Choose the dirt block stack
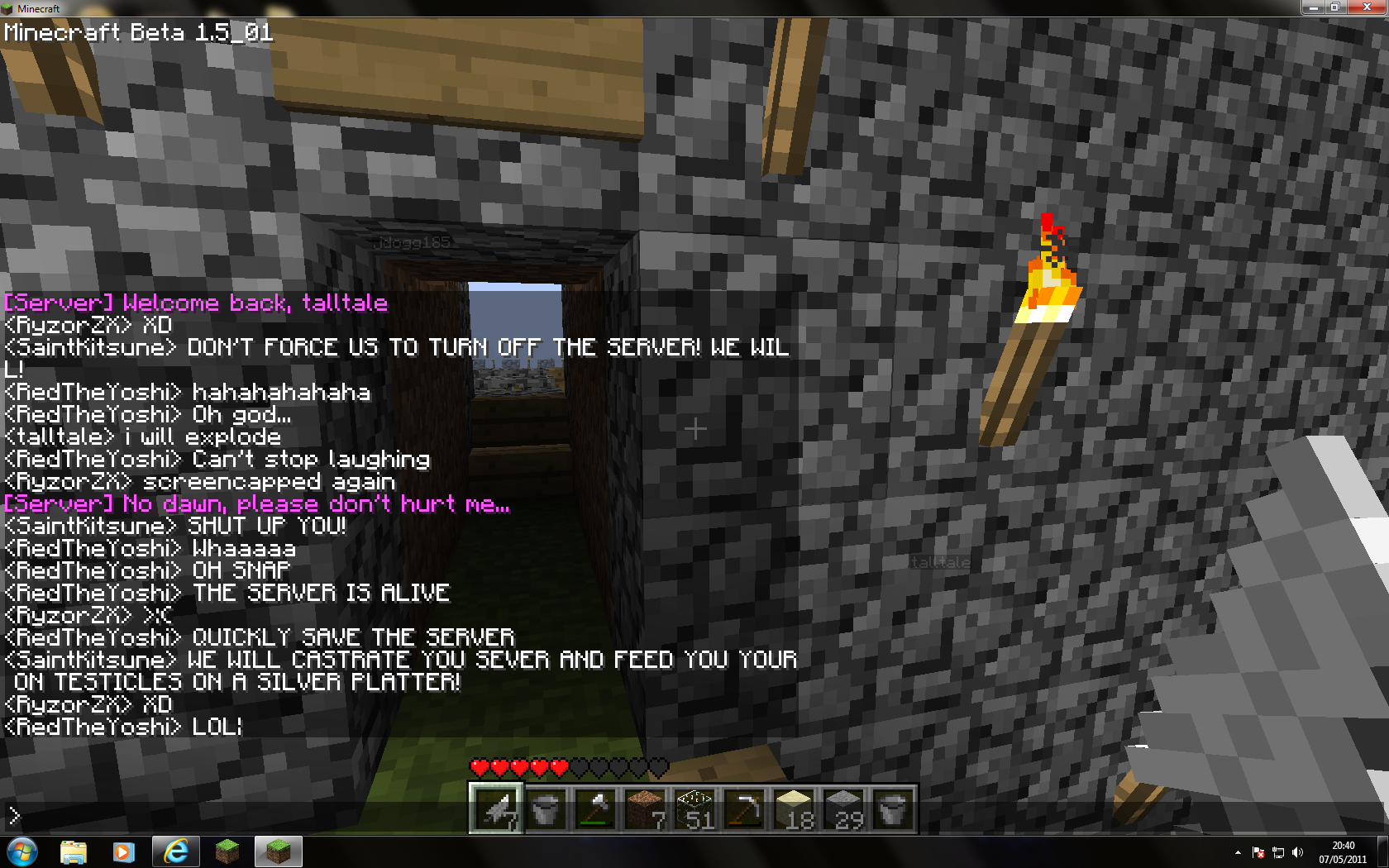Viewport: 1389px width, 868px height. 645,808
